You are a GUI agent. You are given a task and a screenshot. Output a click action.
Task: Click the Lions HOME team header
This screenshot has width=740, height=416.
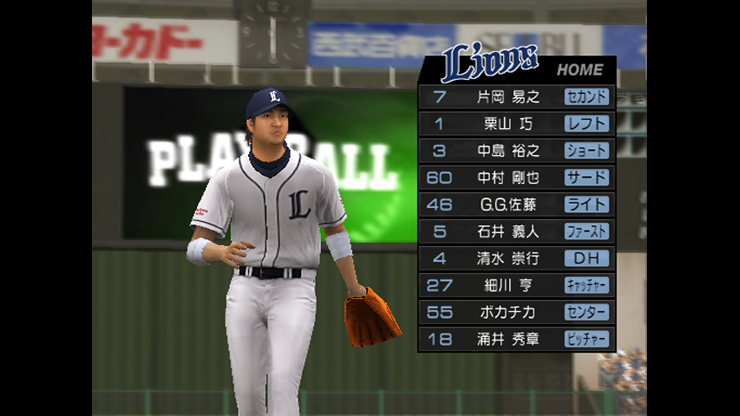coord(518,66)
